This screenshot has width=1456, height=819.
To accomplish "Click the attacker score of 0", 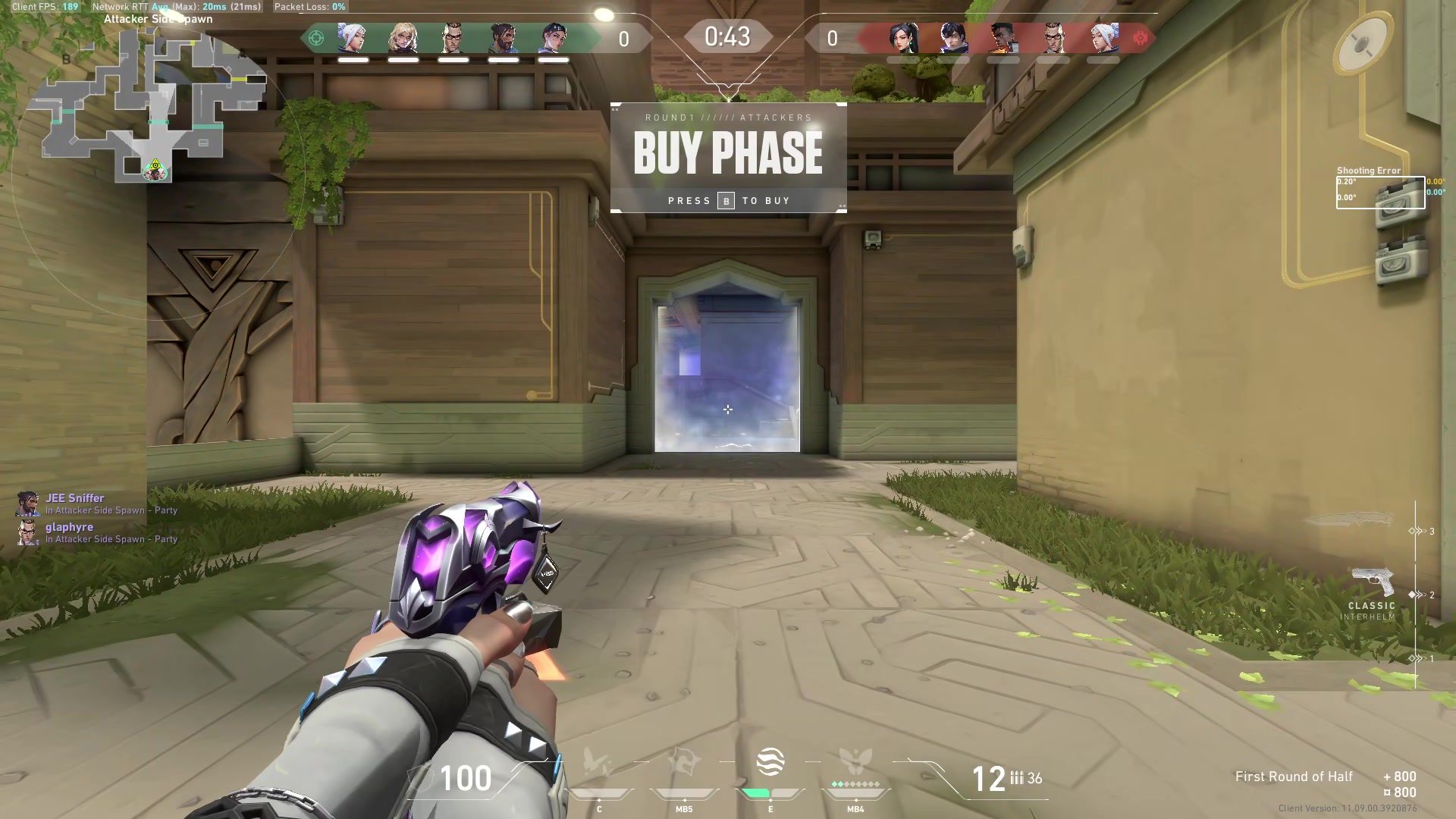I will coord(623,38).
